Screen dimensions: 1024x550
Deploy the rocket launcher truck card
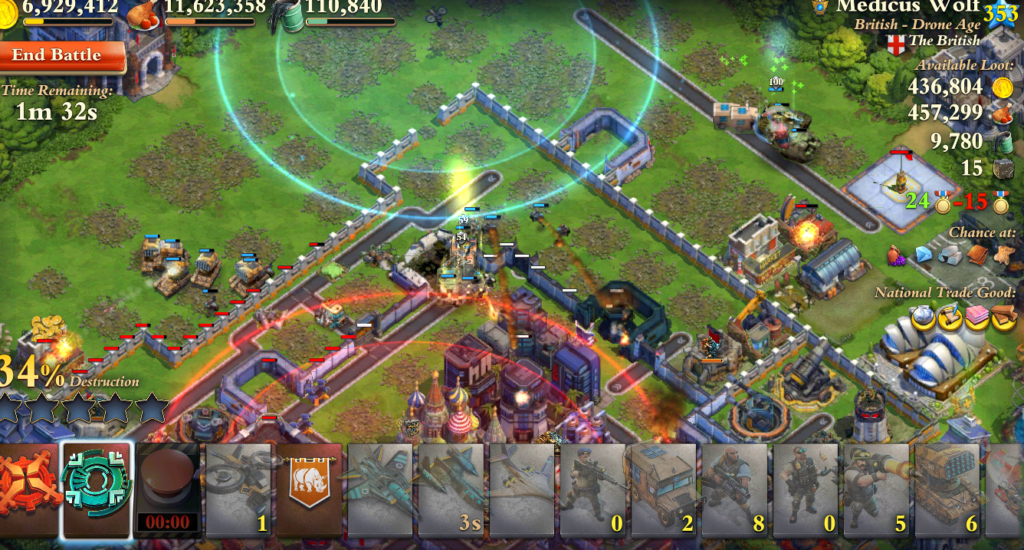[946, 490]
